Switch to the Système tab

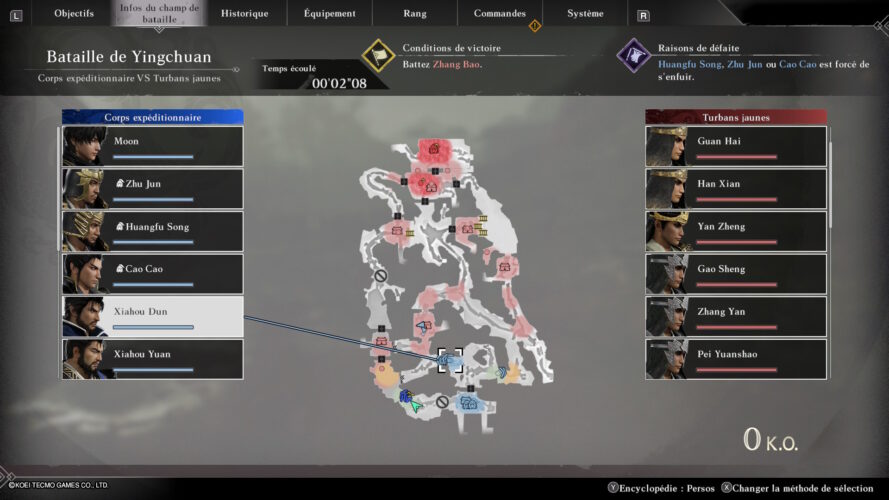tap(585, 14)
